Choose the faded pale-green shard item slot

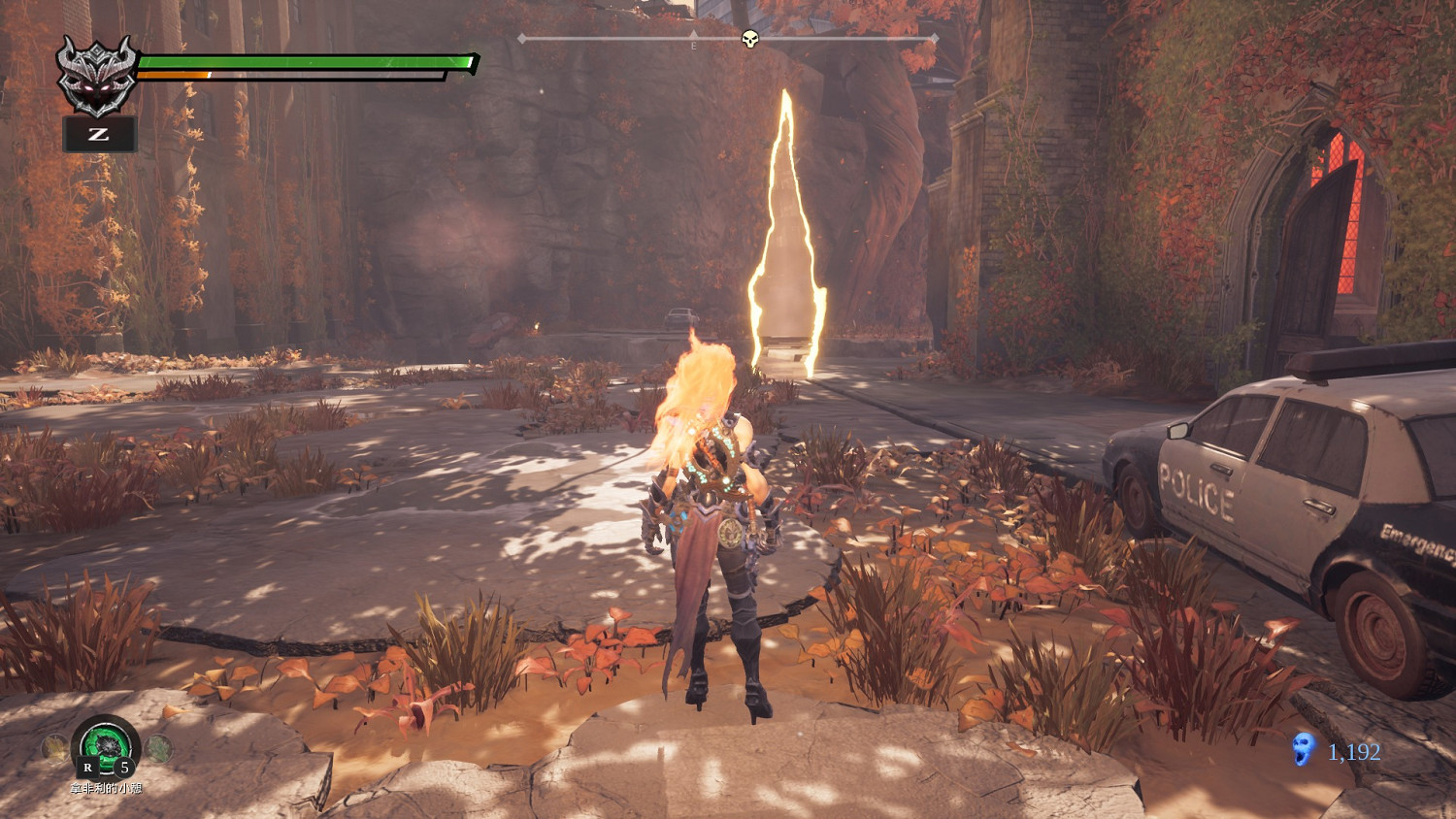pos(159,747)
